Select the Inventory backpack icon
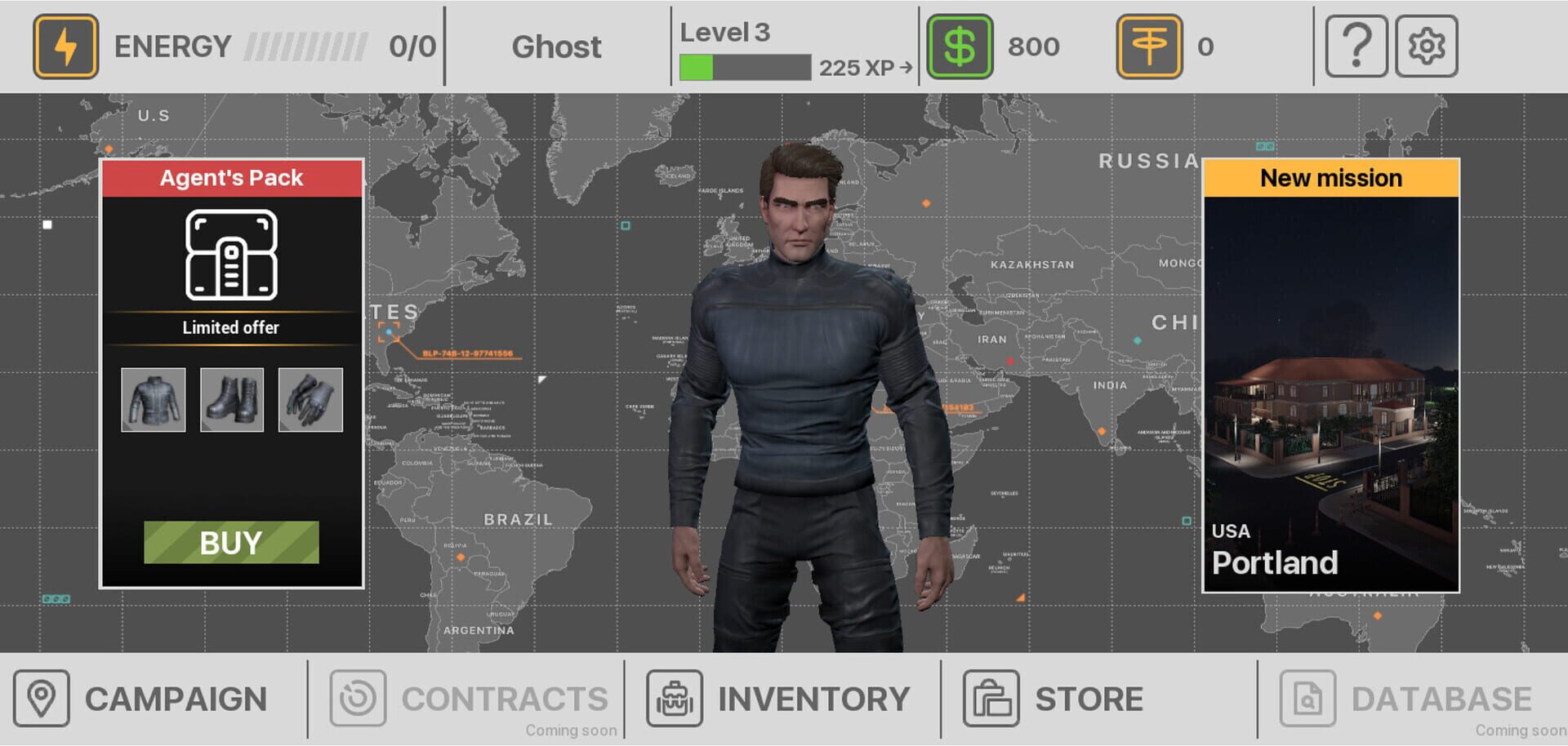The height and width of the screenshot is (746, 1568). tap(675, 698)
